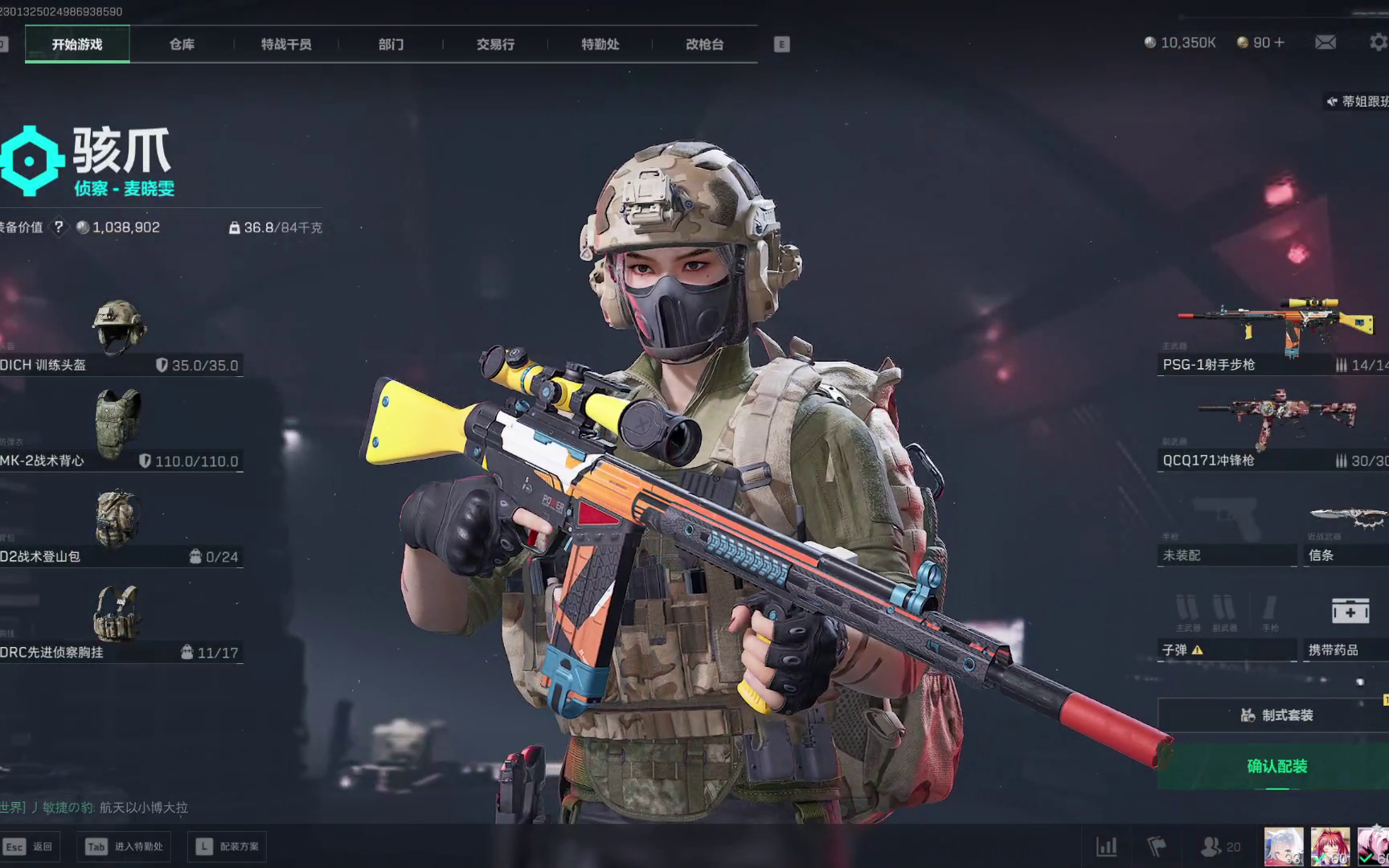This screenshot has height=868, width=1389.
Task: Click the equipment value question mark
Action: (59, 227)
